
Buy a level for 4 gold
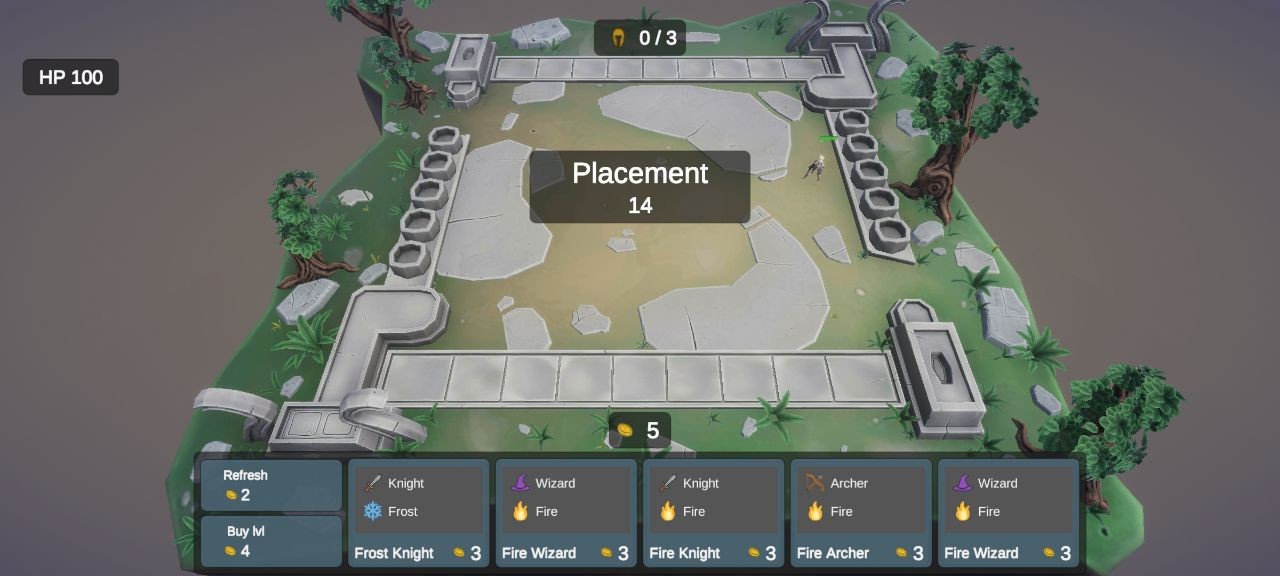271,541
